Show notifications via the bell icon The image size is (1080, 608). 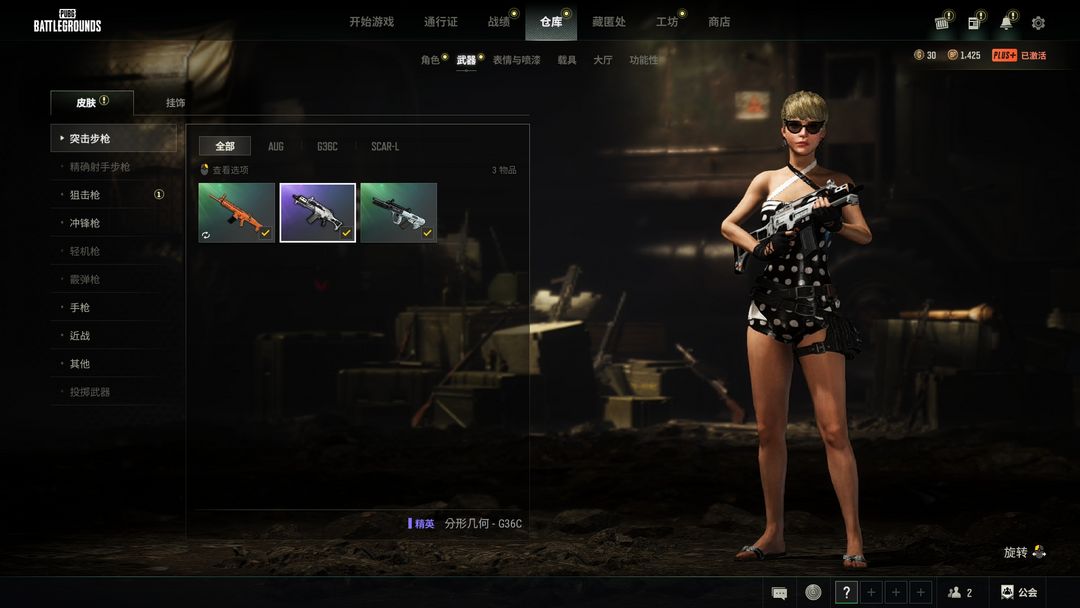(1006, 23)
